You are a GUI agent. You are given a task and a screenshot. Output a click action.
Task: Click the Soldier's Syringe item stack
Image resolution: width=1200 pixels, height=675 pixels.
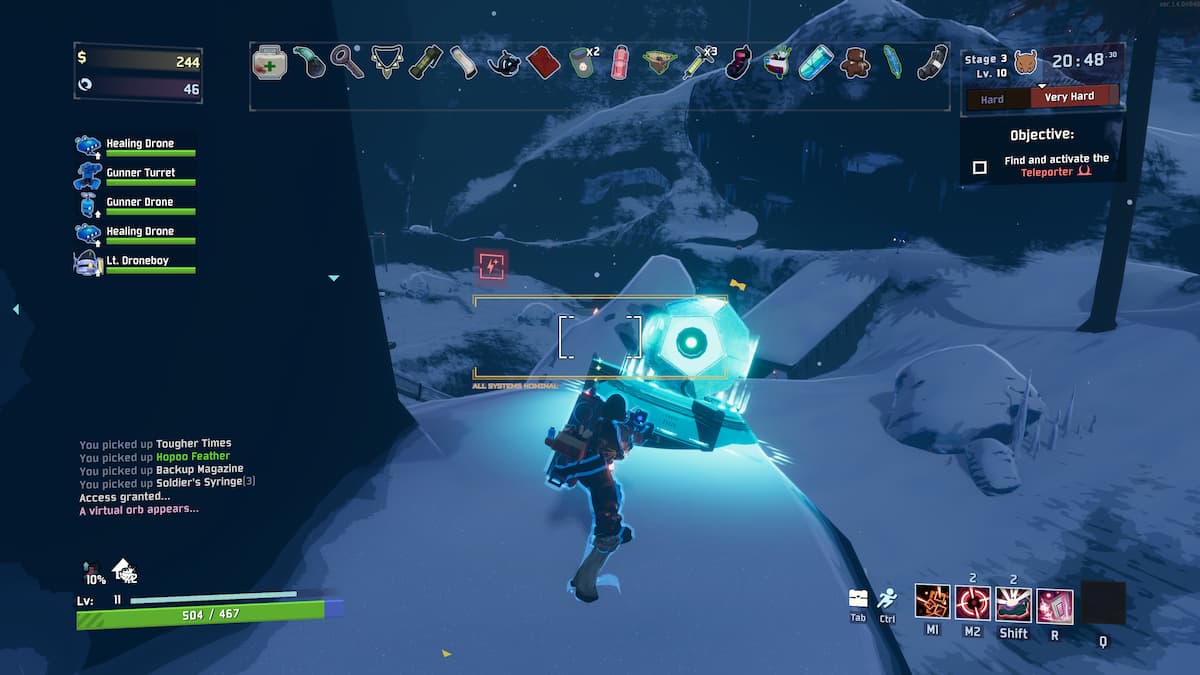tap(697, 62)
